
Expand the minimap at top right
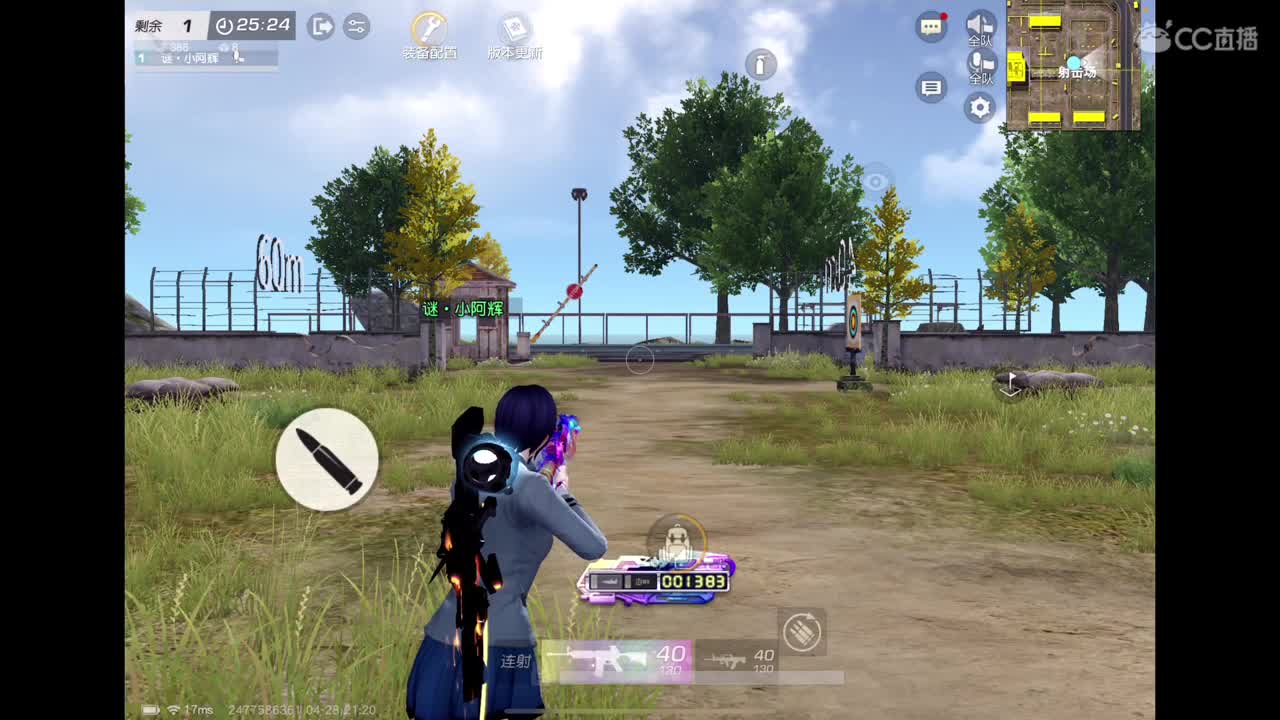coord(1080,65)
